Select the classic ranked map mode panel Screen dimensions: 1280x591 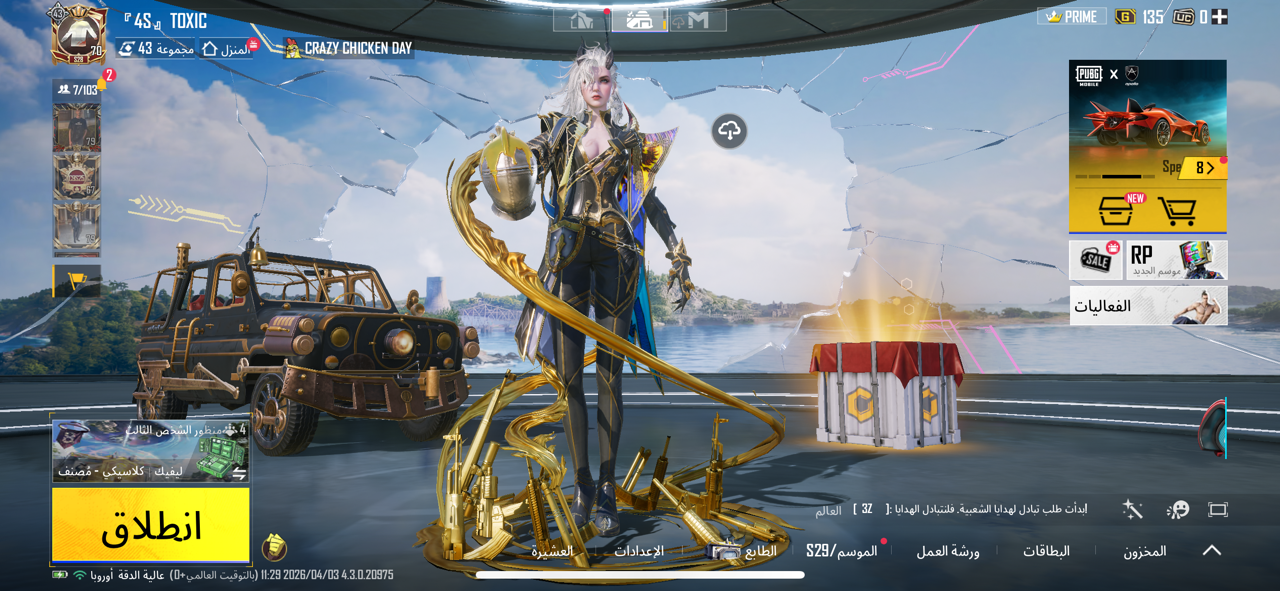[150, 451]
